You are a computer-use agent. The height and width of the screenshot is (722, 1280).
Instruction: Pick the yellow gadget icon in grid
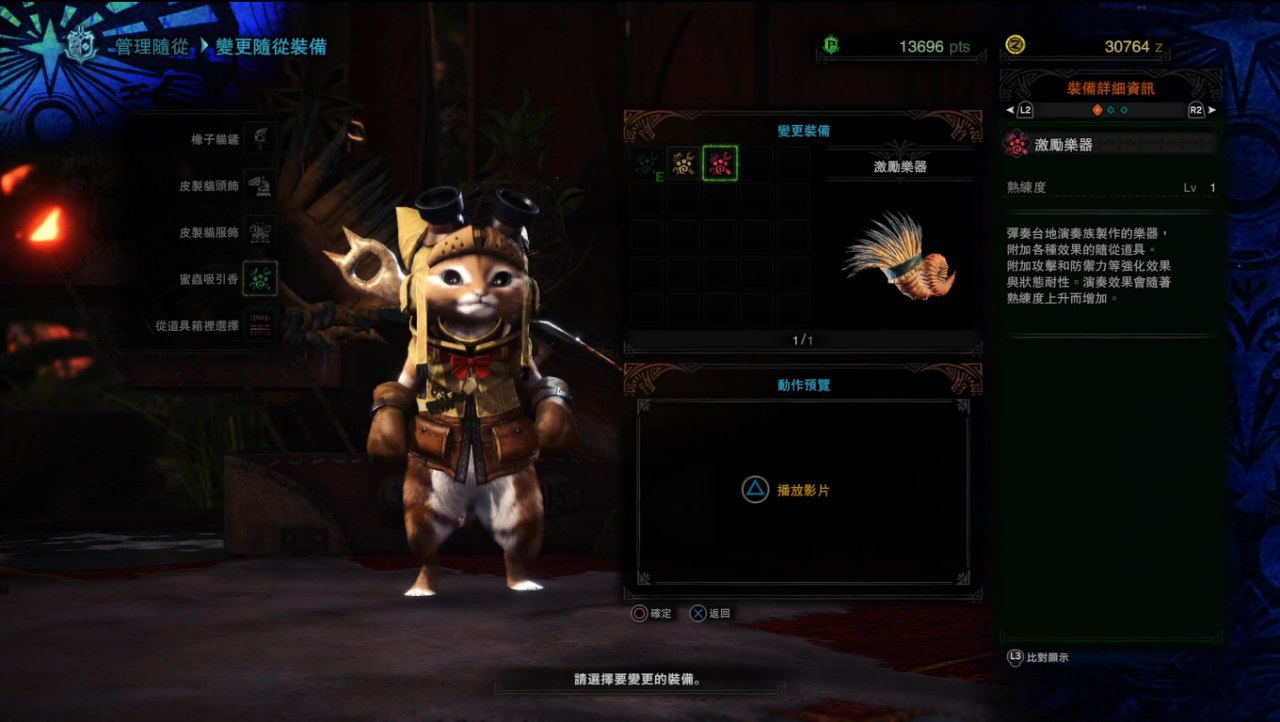[x=683, y=163]
